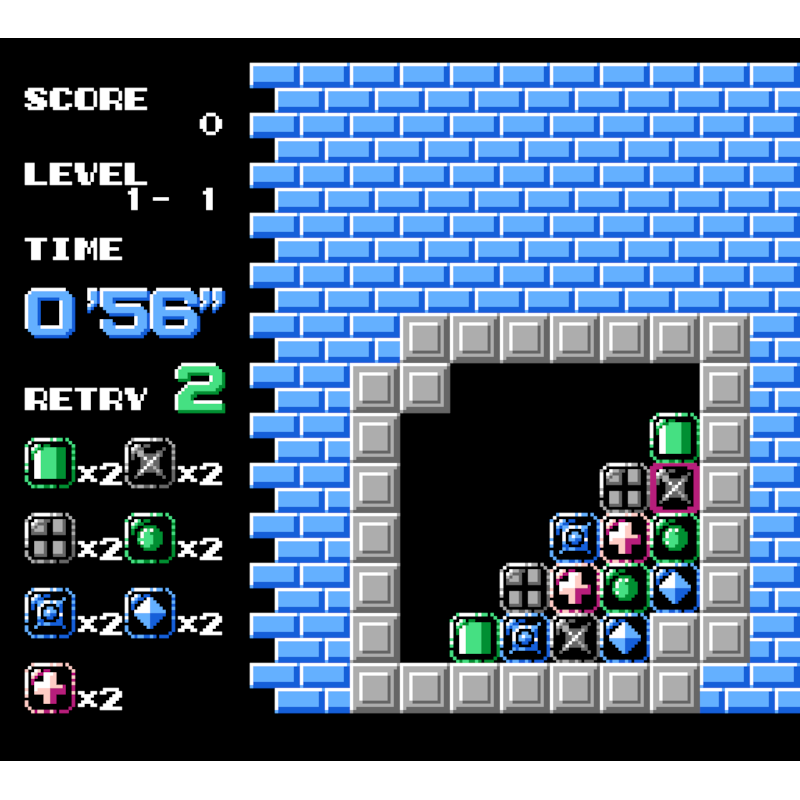Choose the green ball block directly under the cursor block
Screen dimensions: 800x800
point(675,538)
